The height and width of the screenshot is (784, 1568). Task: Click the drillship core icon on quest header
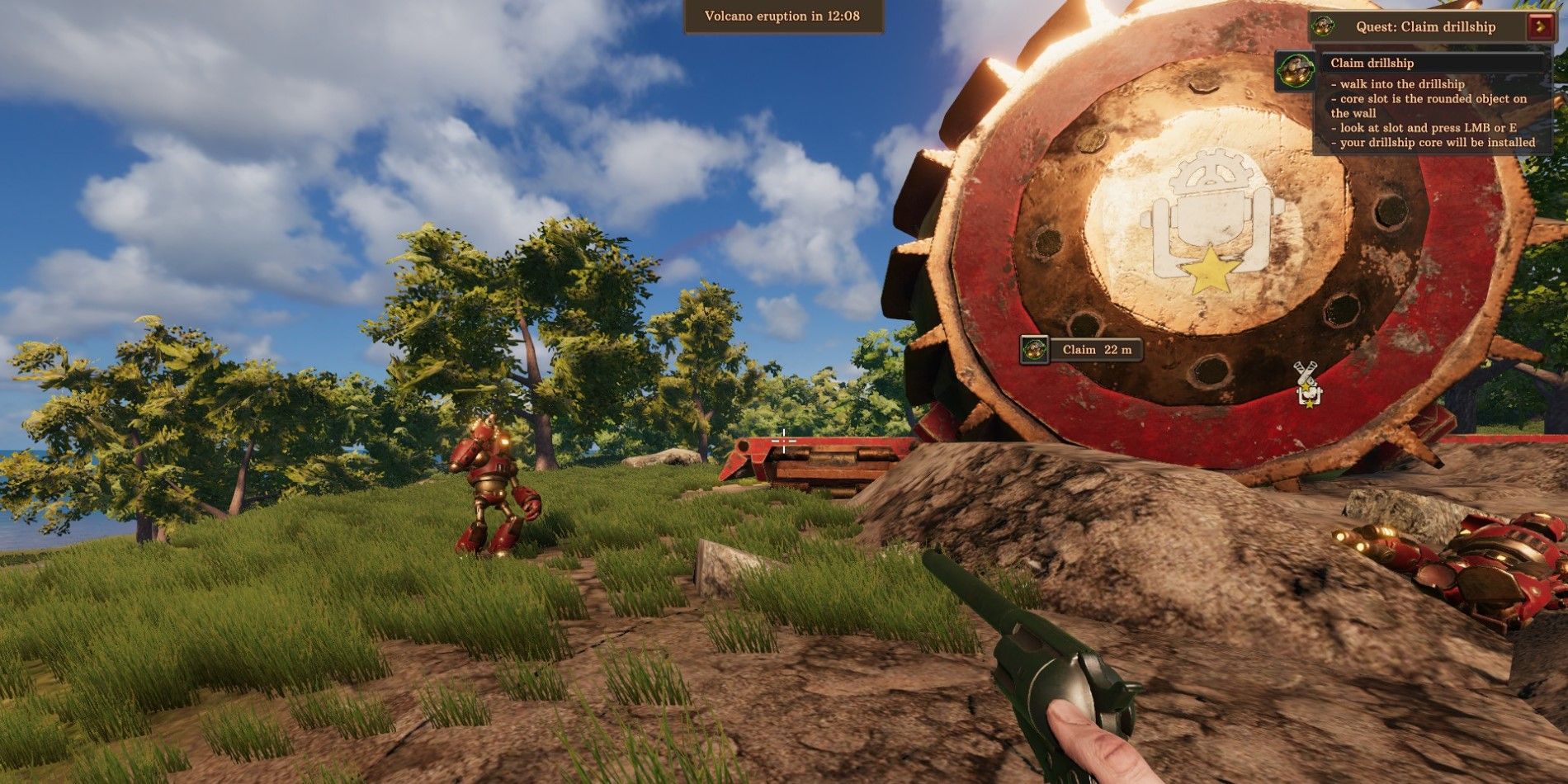click(x=1324, y=27)
